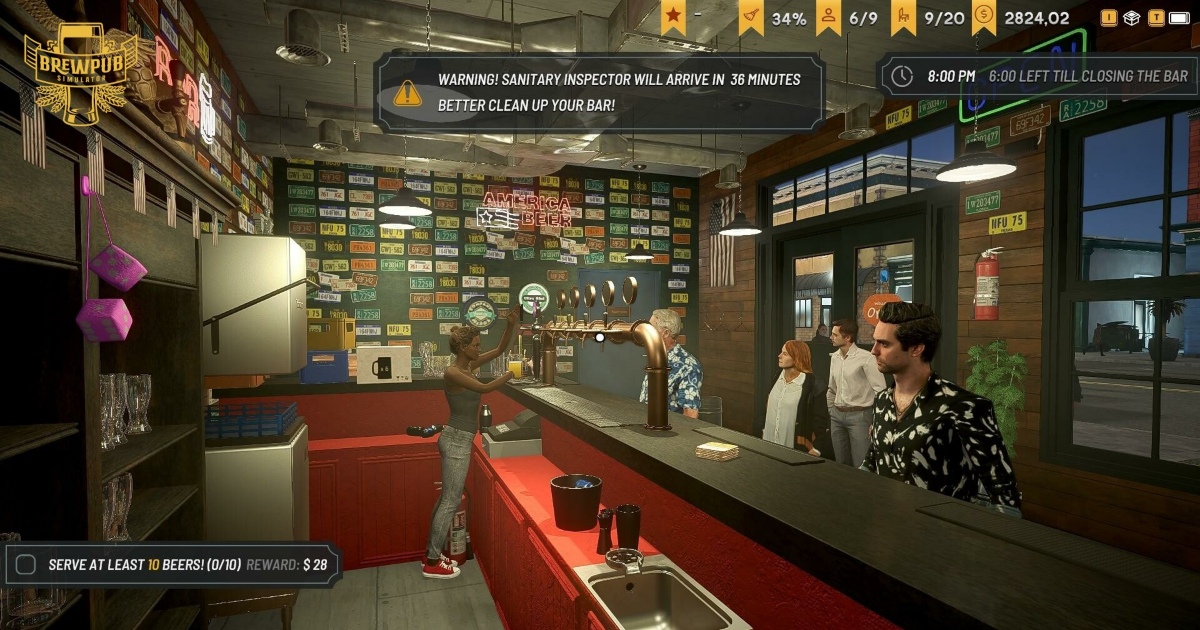
Task: Click the clock icon beside 8:00 PM
Action: coord(902,76)
